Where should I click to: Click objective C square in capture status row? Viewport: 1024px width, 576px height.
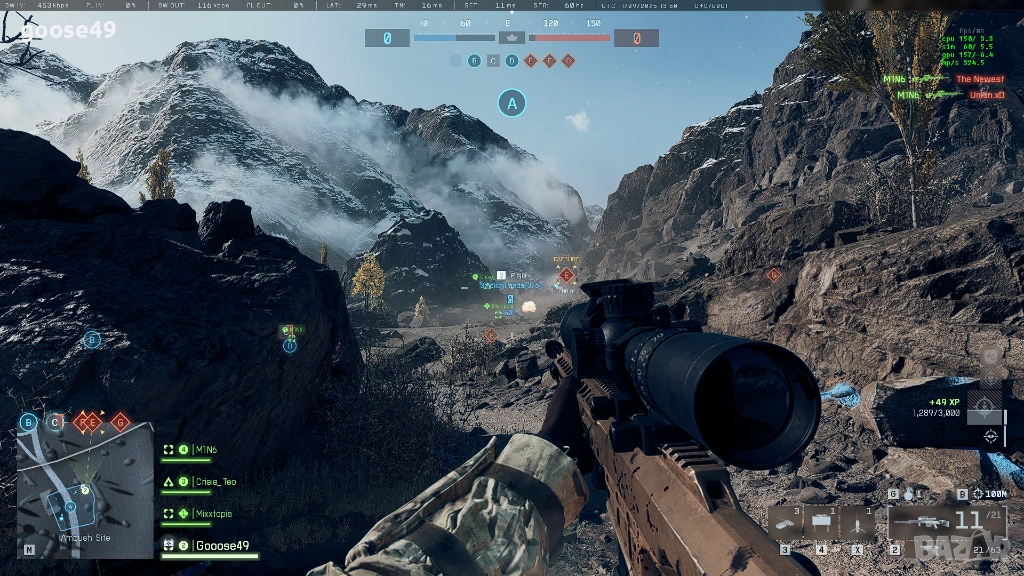[493, 61]
